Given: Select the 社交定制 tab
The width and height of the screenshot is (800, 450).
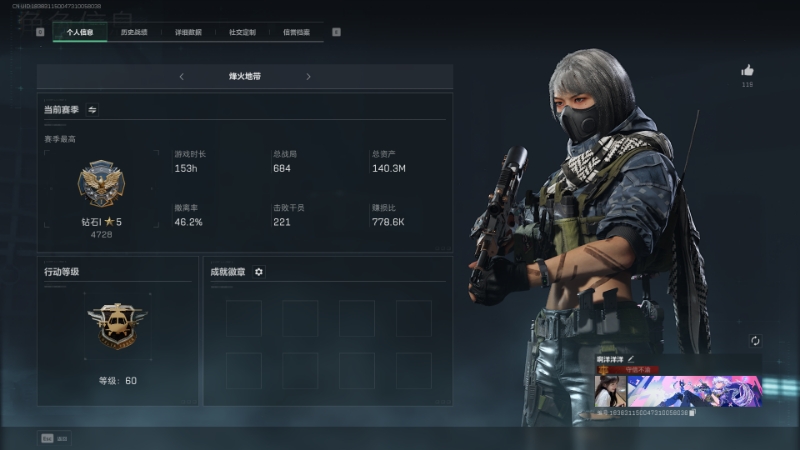Looking at the screenshot, I should pyautogui.click(x=242, y=32).
